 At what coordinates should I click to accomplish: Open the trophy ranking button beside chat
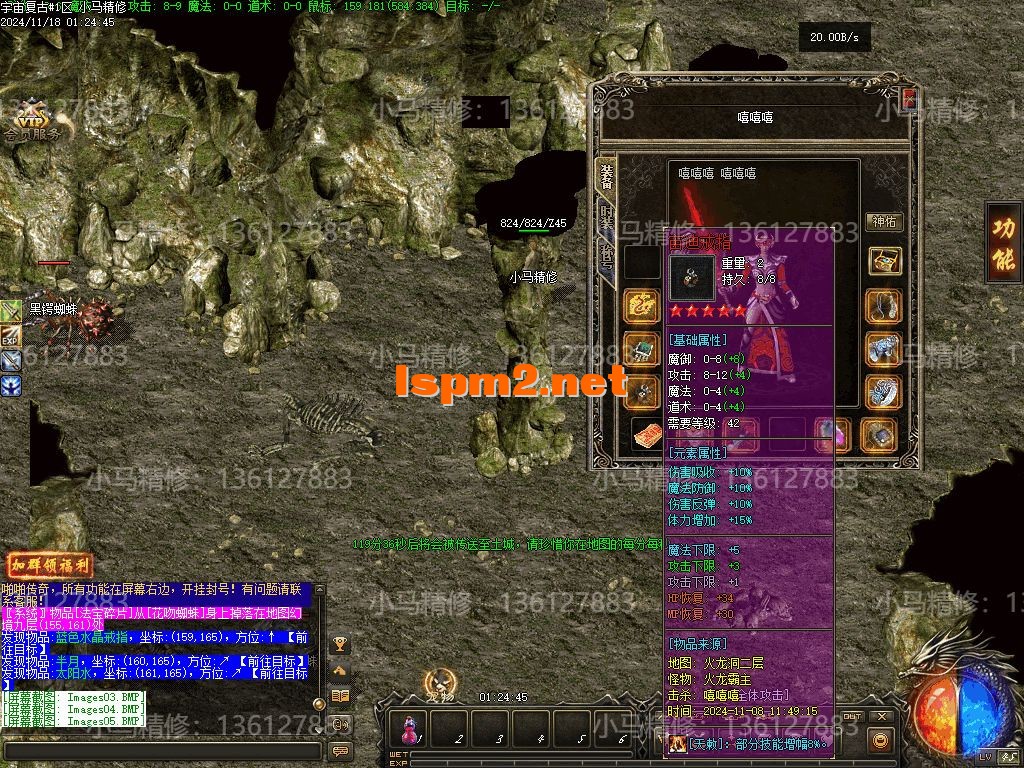(340, 643)
